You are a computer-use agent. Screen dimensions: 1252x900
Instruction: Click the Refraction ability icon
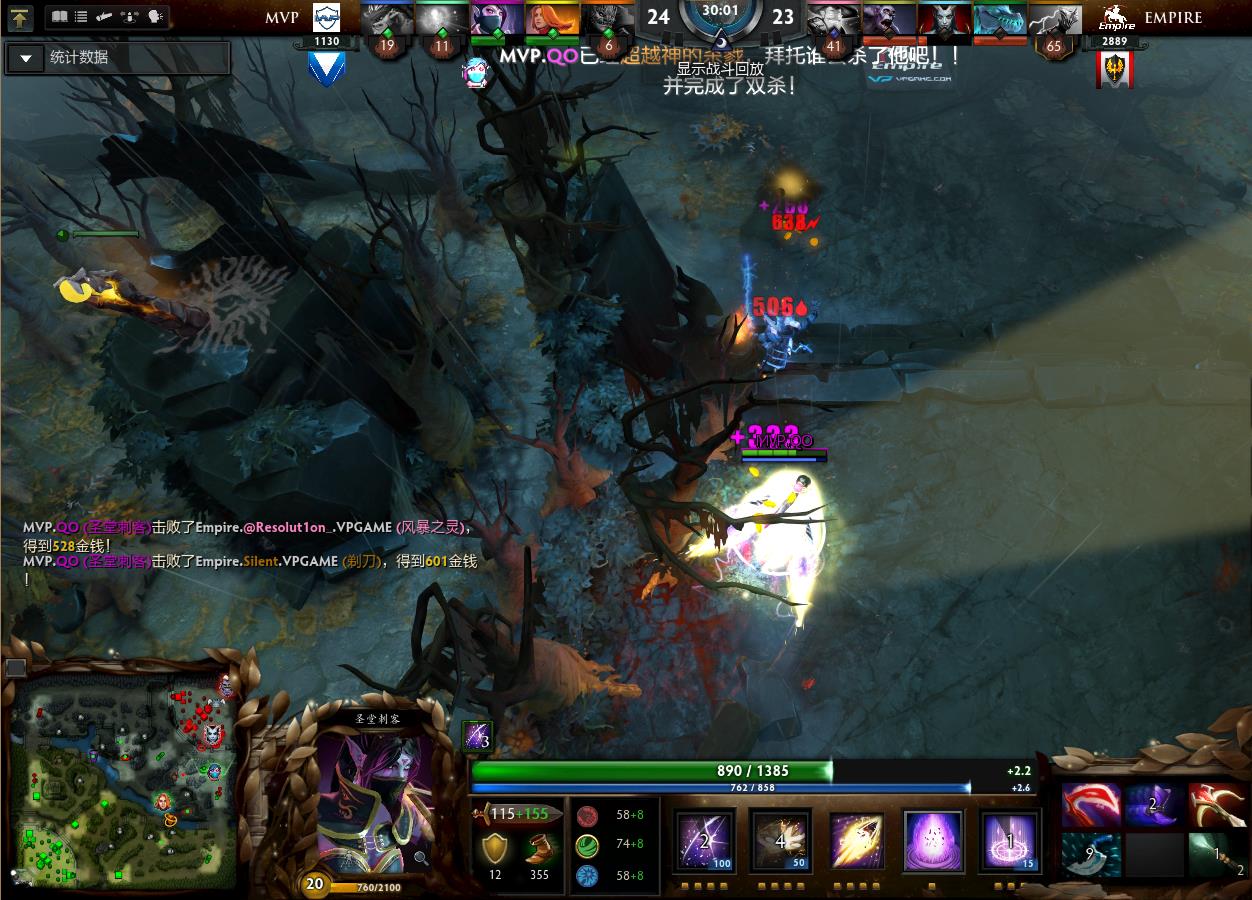click(x=705, y=840)
